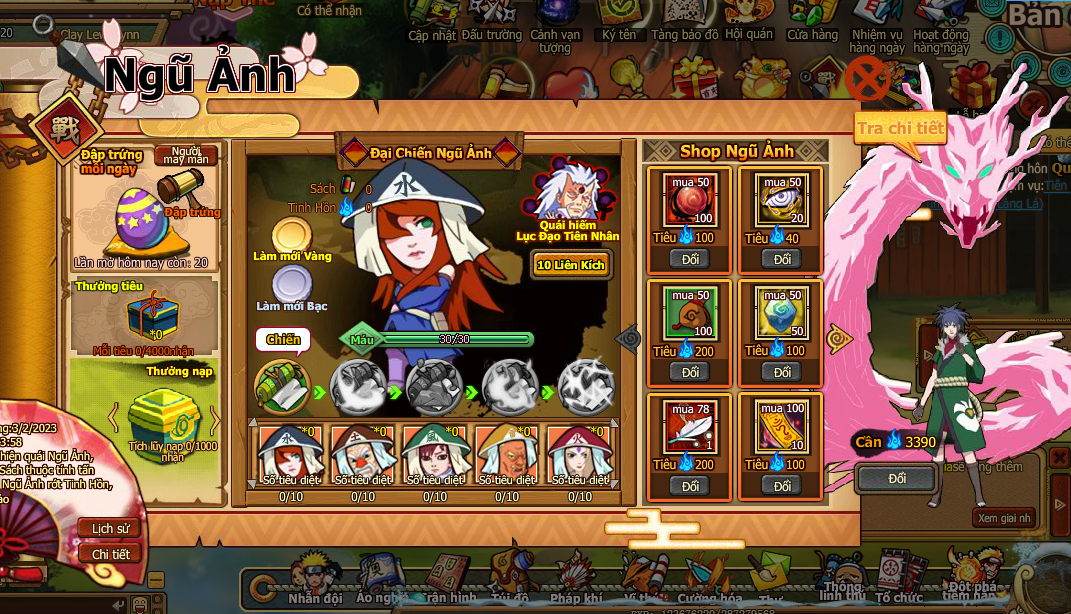Exchange the purple eye item for 40
The height and width of the screenshot is (614, 1071).
point(781,259)
